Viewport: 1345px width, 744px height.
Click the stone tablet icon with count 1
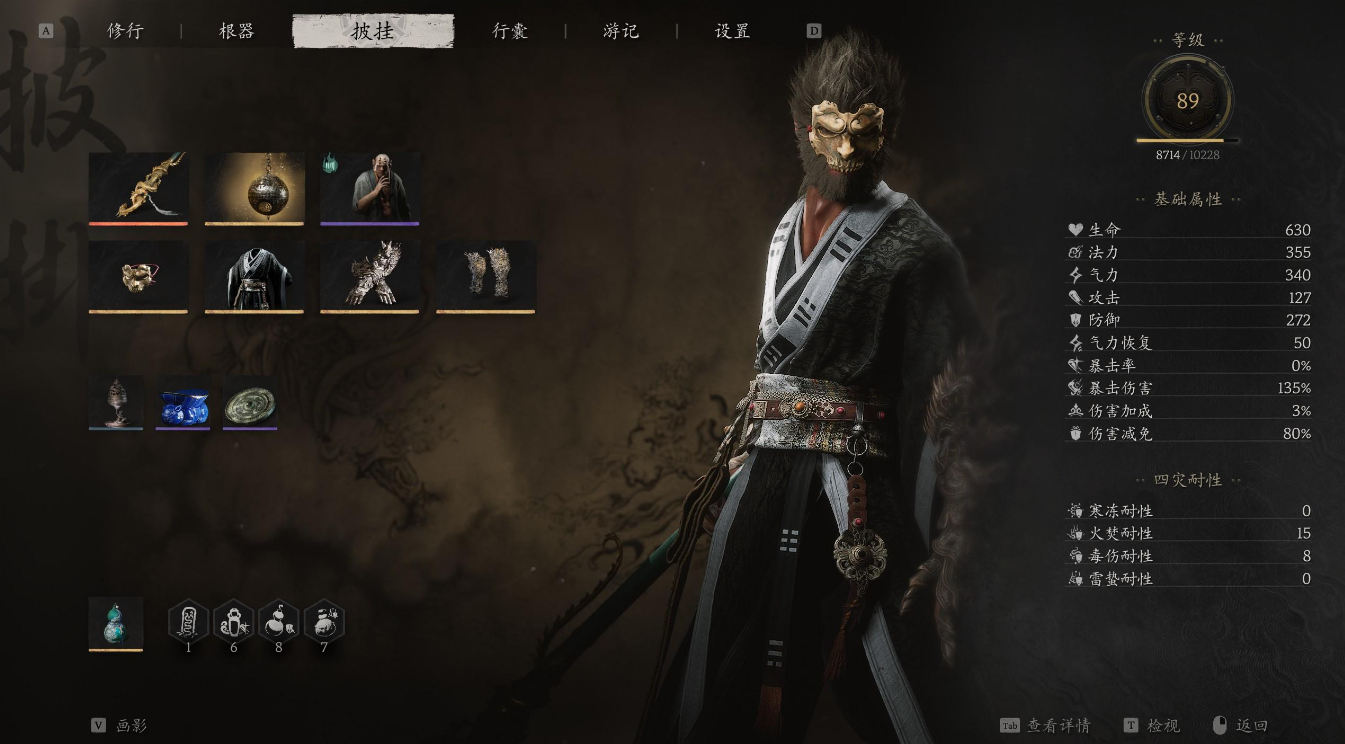click(x=188, y=621)
